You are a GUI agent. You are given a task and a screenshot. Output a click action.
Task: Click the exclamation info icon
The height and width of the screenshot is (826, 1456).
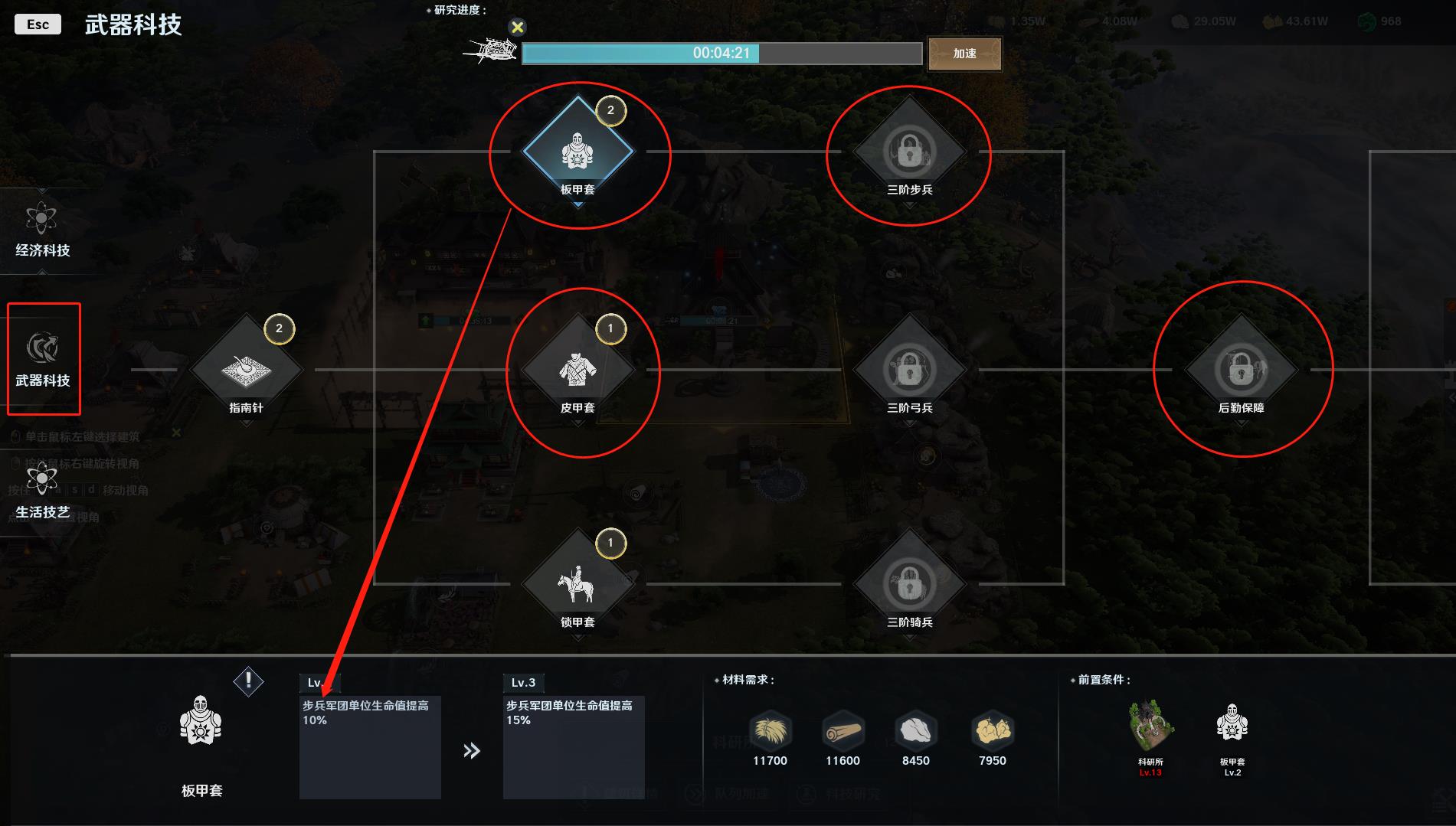click(x=248, y=681)
